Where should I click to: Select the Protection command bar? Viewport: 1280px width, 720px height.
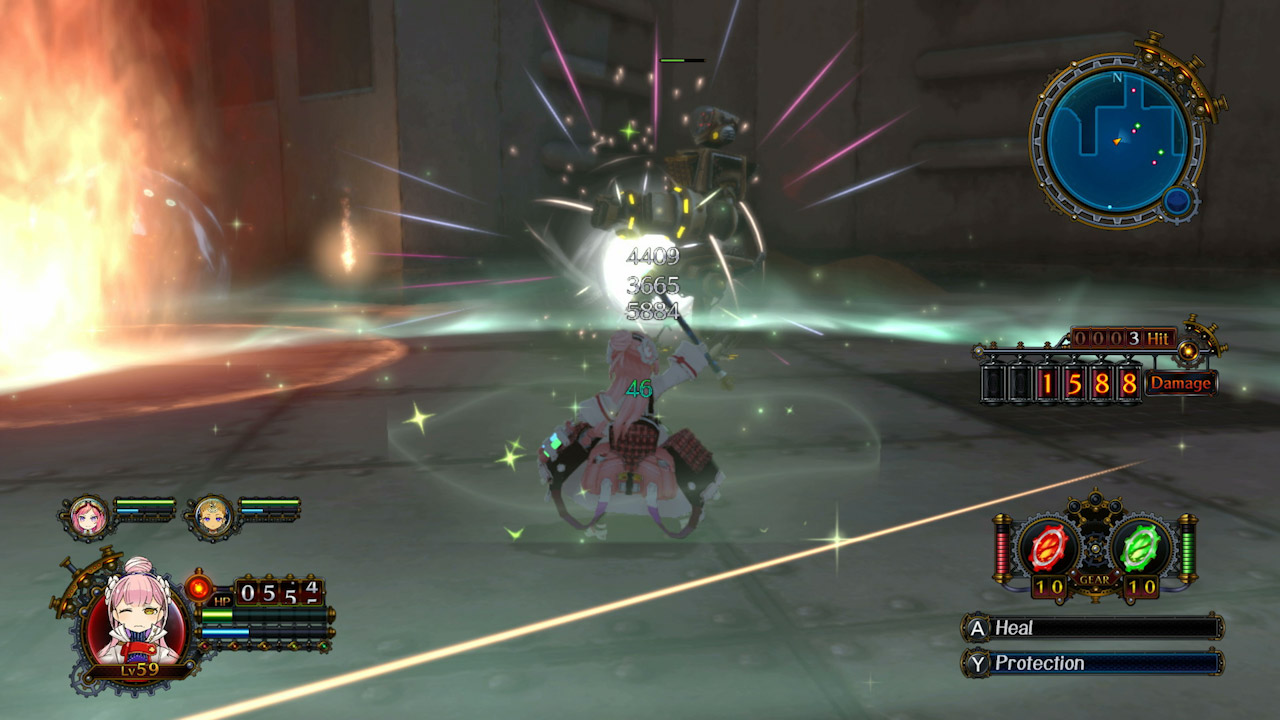click(x=1090, y=663)
